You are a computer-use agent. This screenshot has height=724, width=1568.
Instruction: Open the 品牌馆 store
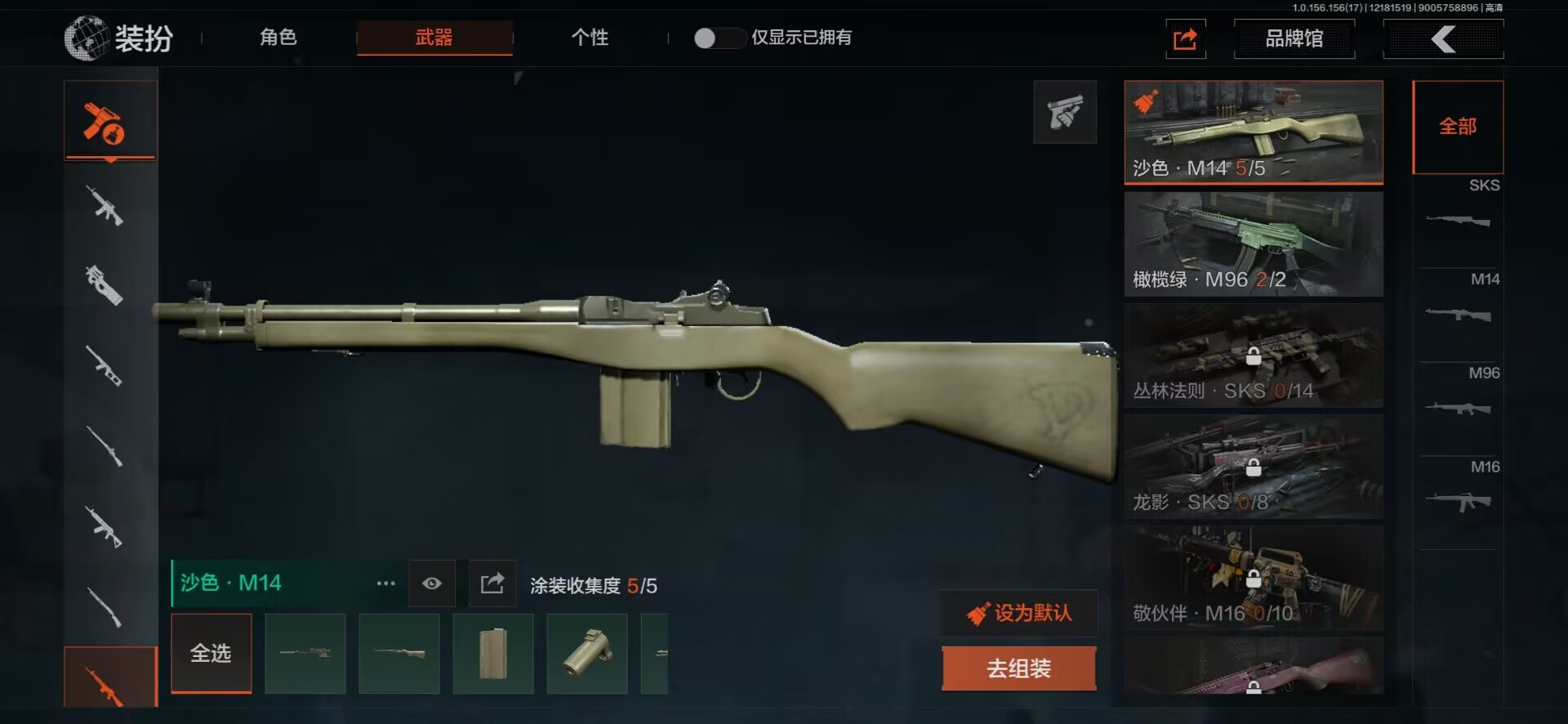(1294, 38)
